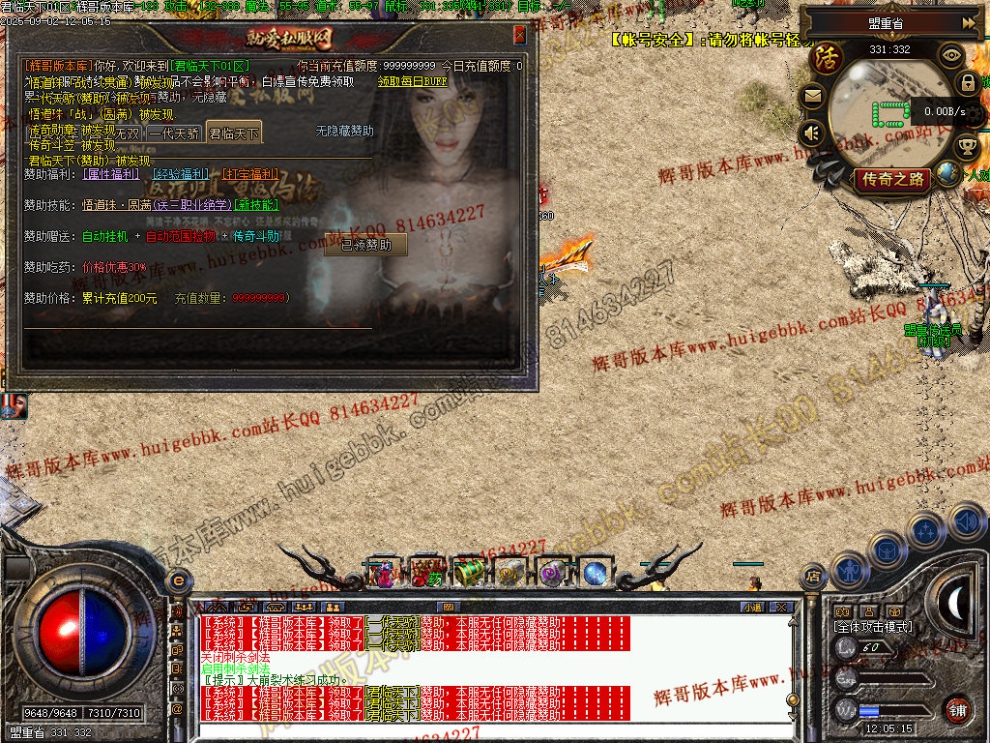The height and width of the screenshot is (743, 990).
Task: Toggle sound with the speaker icon
Action: pos(812,132)
